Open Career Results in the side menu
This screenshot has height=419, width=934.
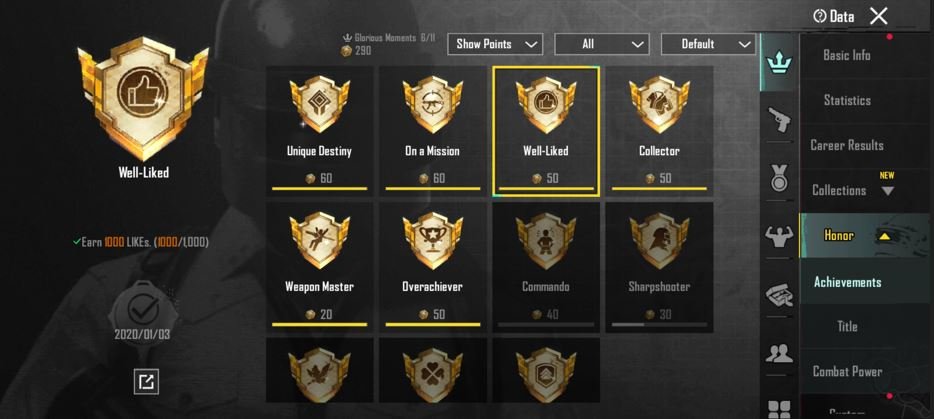[x=846, y=145]
